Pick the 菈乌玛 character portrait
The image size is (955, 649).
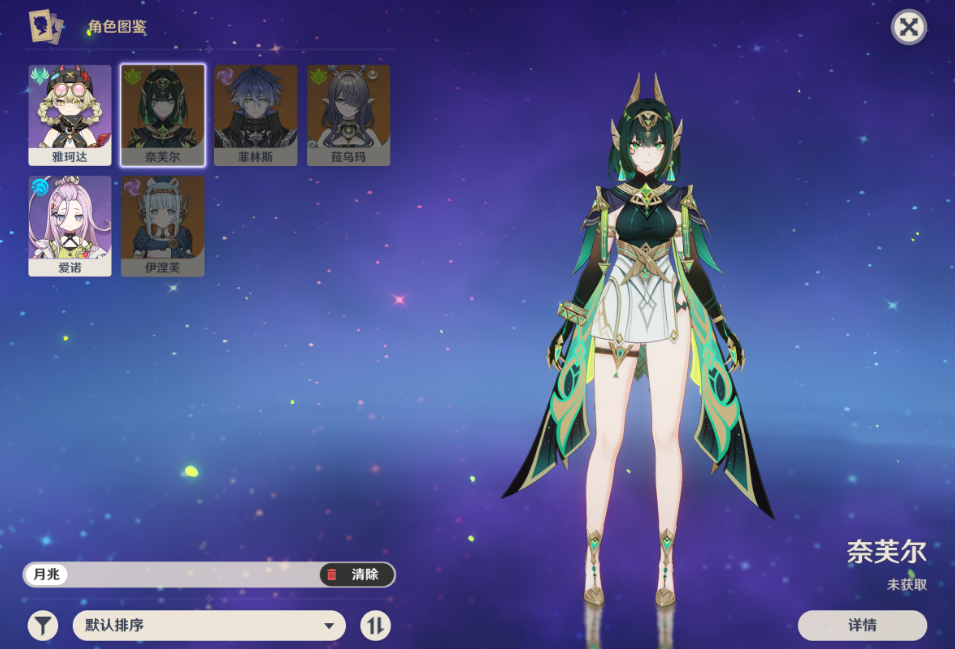[348, 114]
